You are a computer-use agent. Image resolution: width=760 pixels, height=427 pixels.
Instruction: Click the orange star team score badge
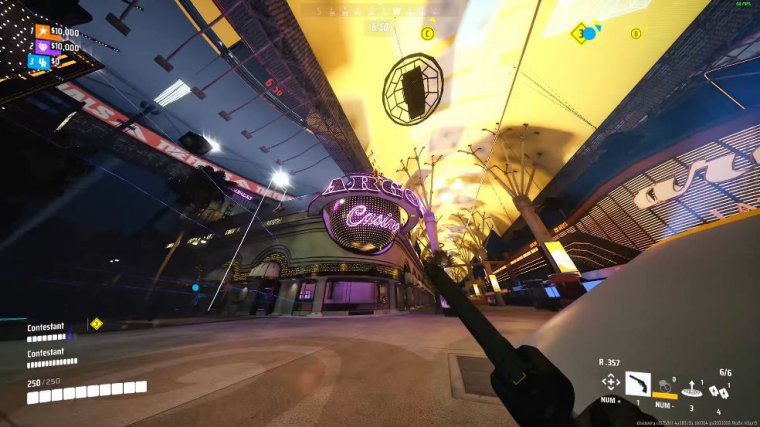(x=41, y=31)
